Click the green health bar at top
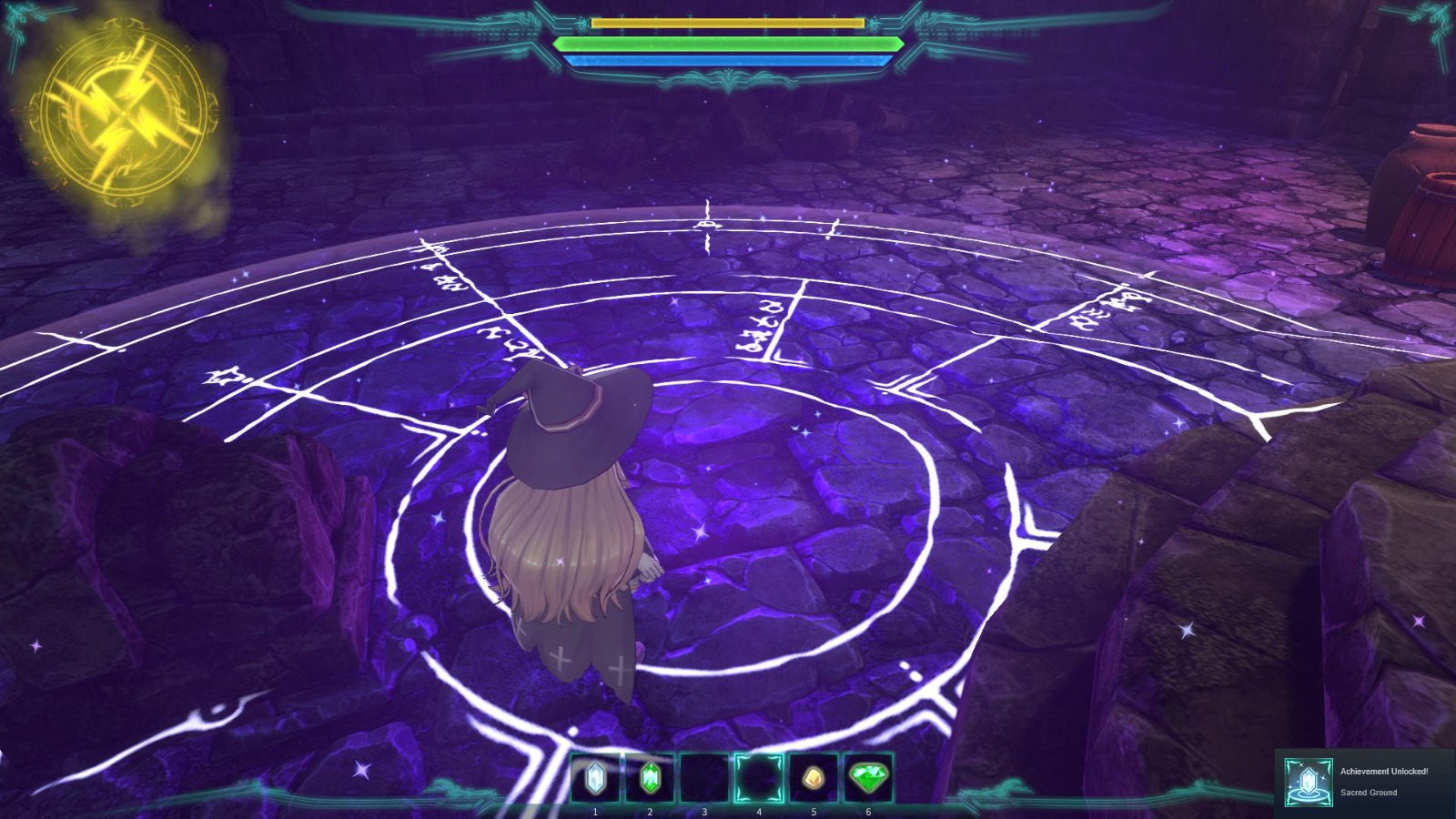 [x=728, y=43]
